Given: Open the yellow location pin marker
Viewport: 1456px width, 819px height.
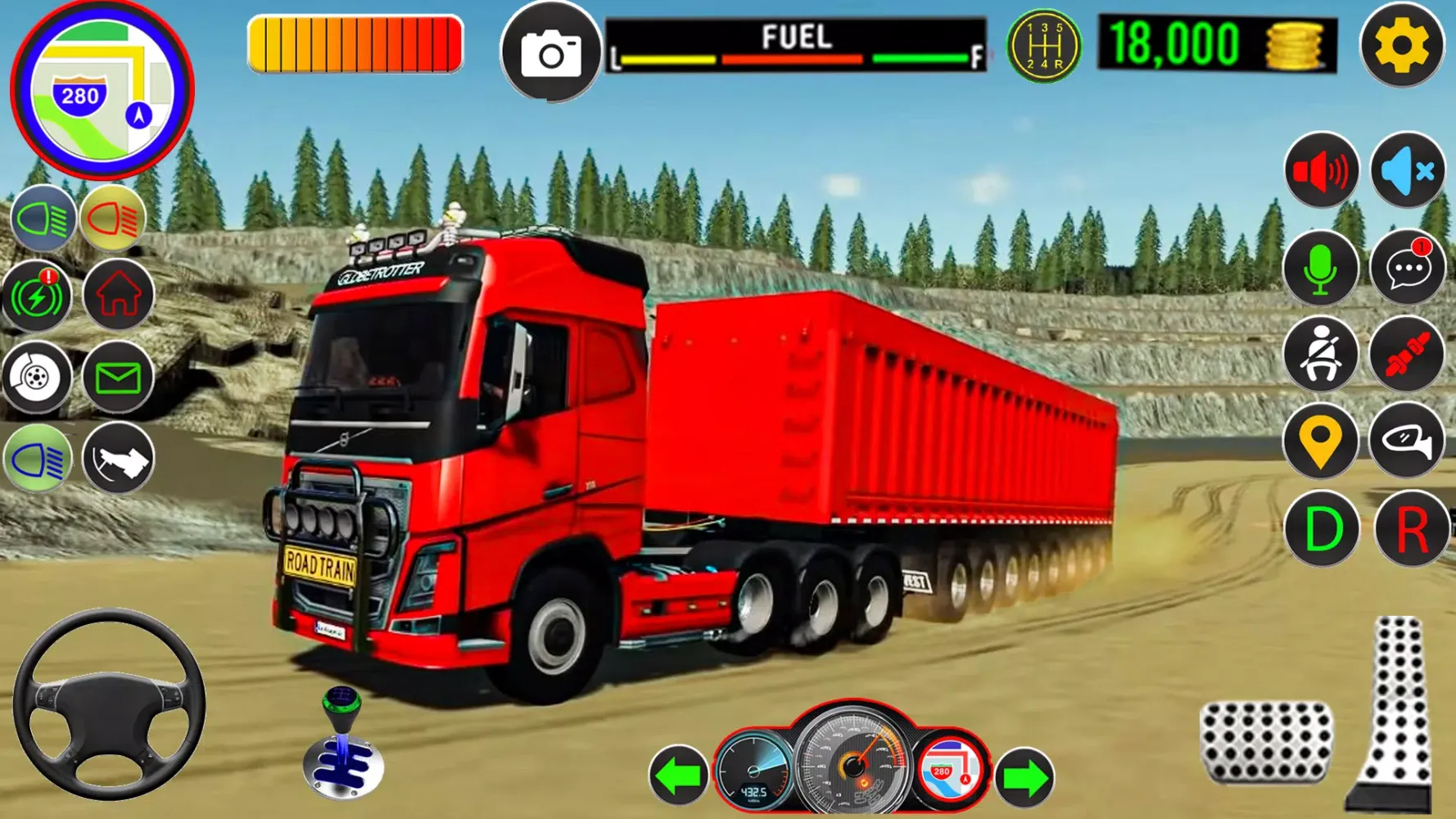Looking at the screenshot, I should pyautogui.click(x=1321, y=441).
